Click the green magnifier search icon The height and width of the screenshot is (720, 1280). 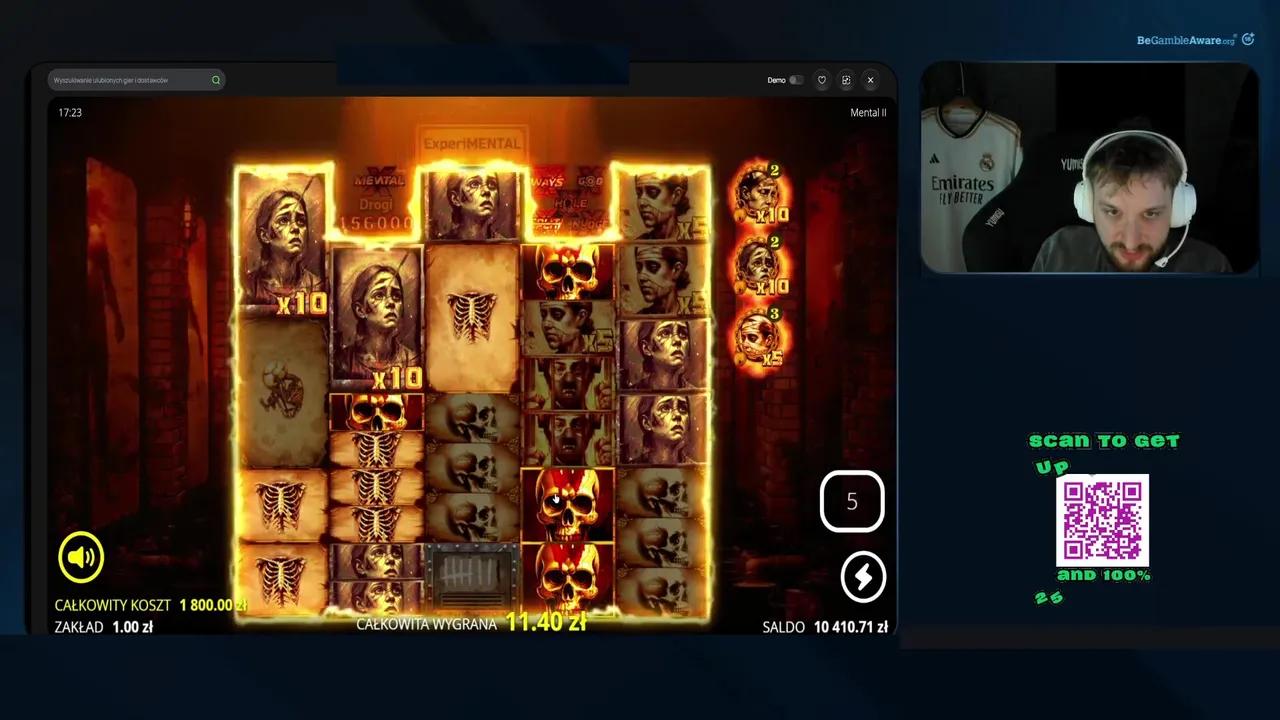coord(216,80)
